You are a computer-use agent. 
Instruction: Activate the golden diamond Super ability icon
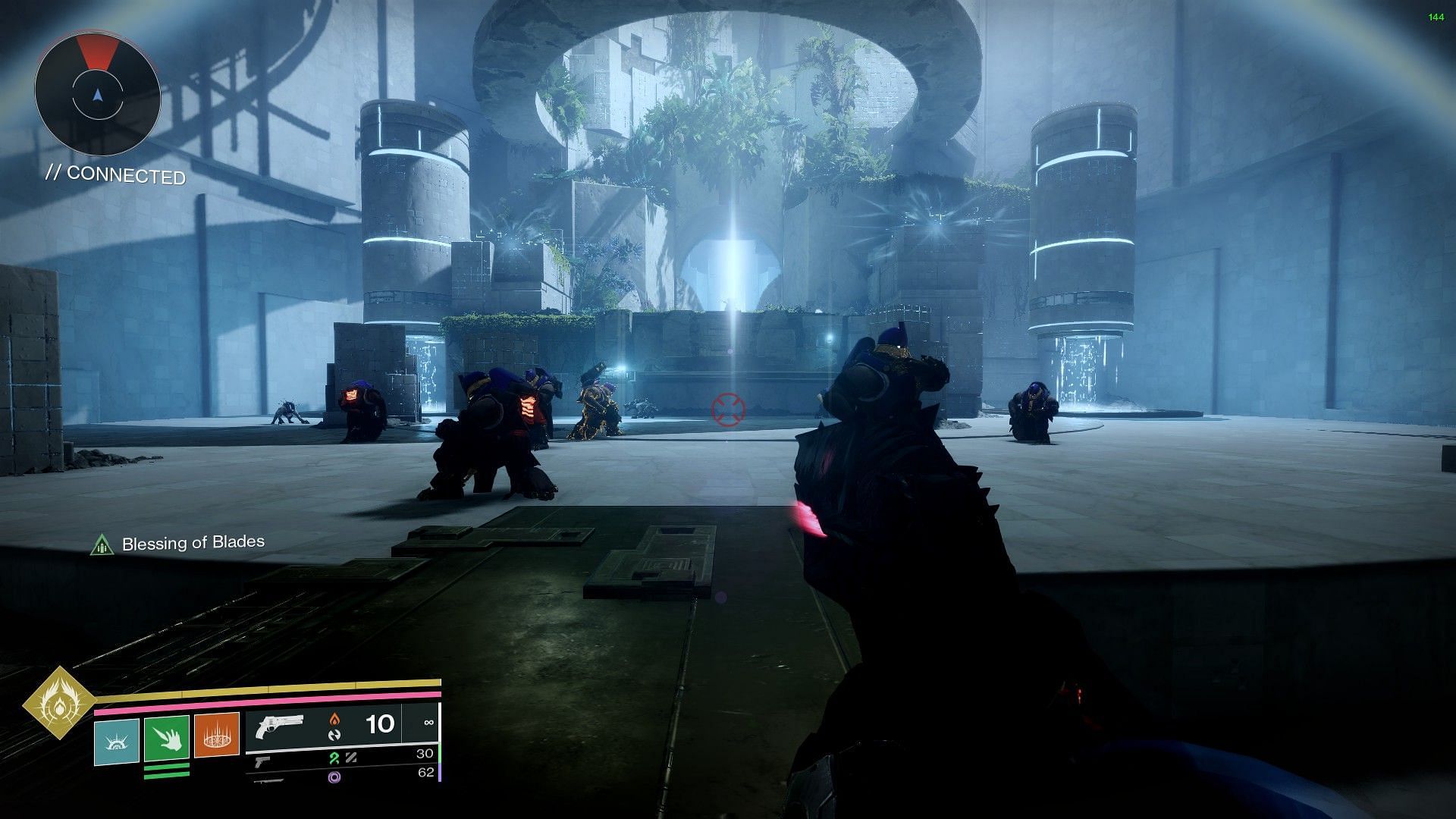coord(58,702)
